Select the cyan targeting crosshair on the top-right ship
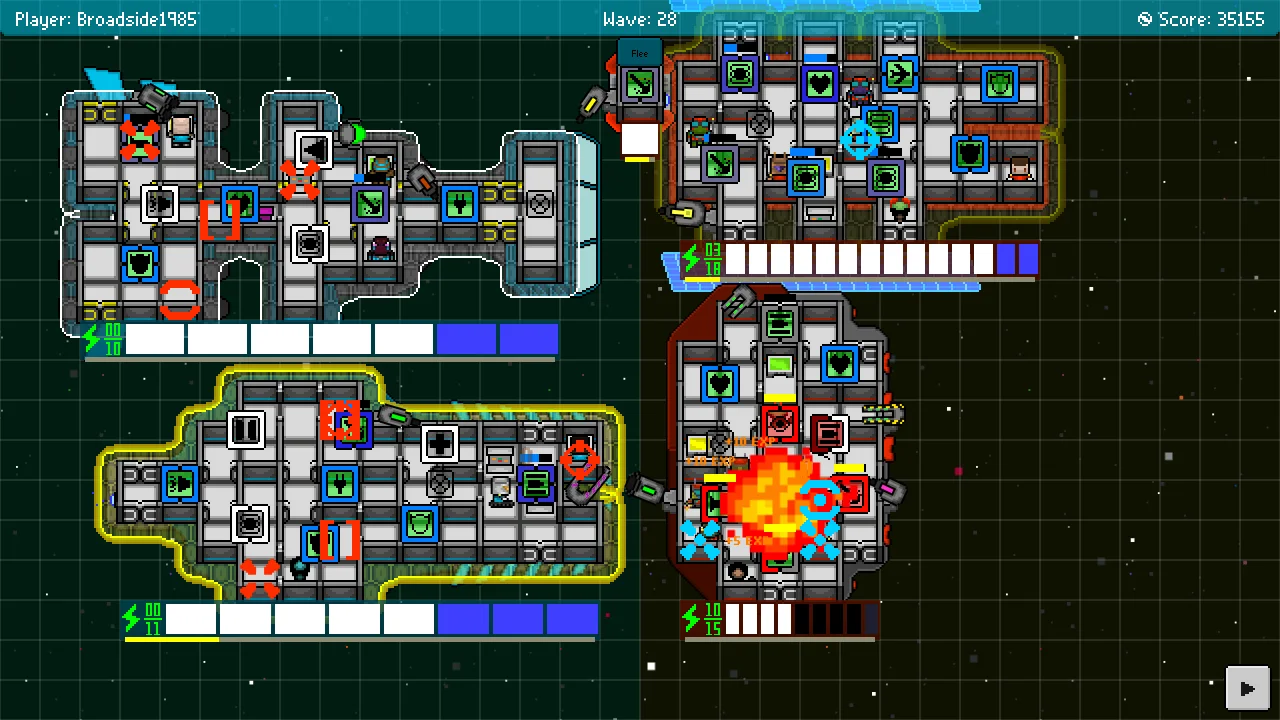1280x720 pixels. [x=858, y=140]
